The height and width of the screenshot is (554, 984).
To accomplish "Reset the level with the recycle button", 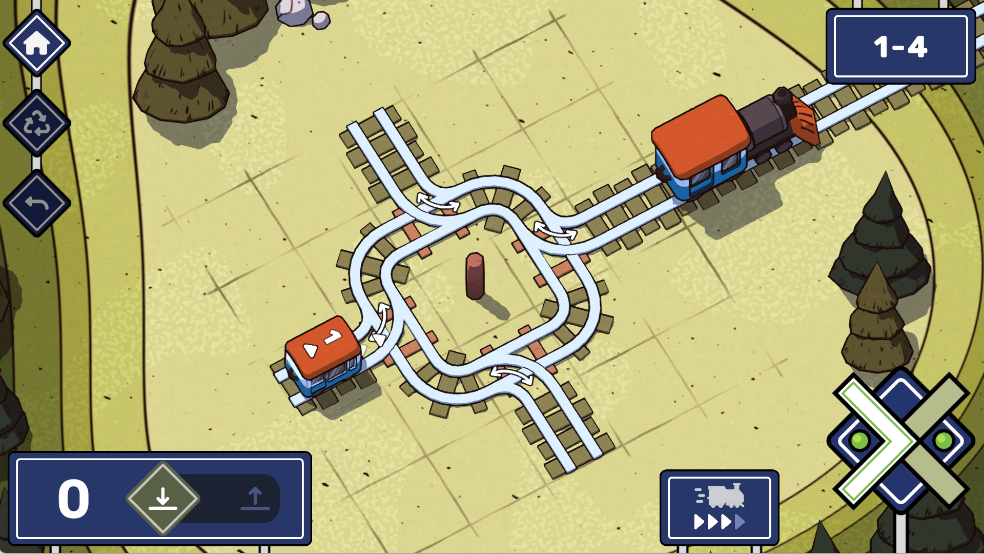I will pyautogui.click(x=37, y=124).
